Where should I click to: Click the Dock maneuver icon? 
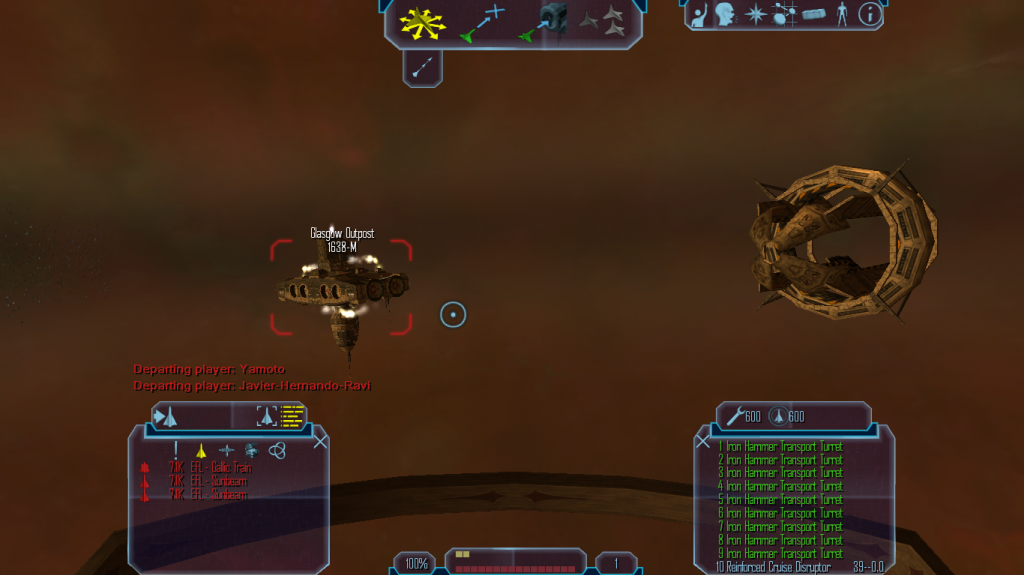coord(541,23)
